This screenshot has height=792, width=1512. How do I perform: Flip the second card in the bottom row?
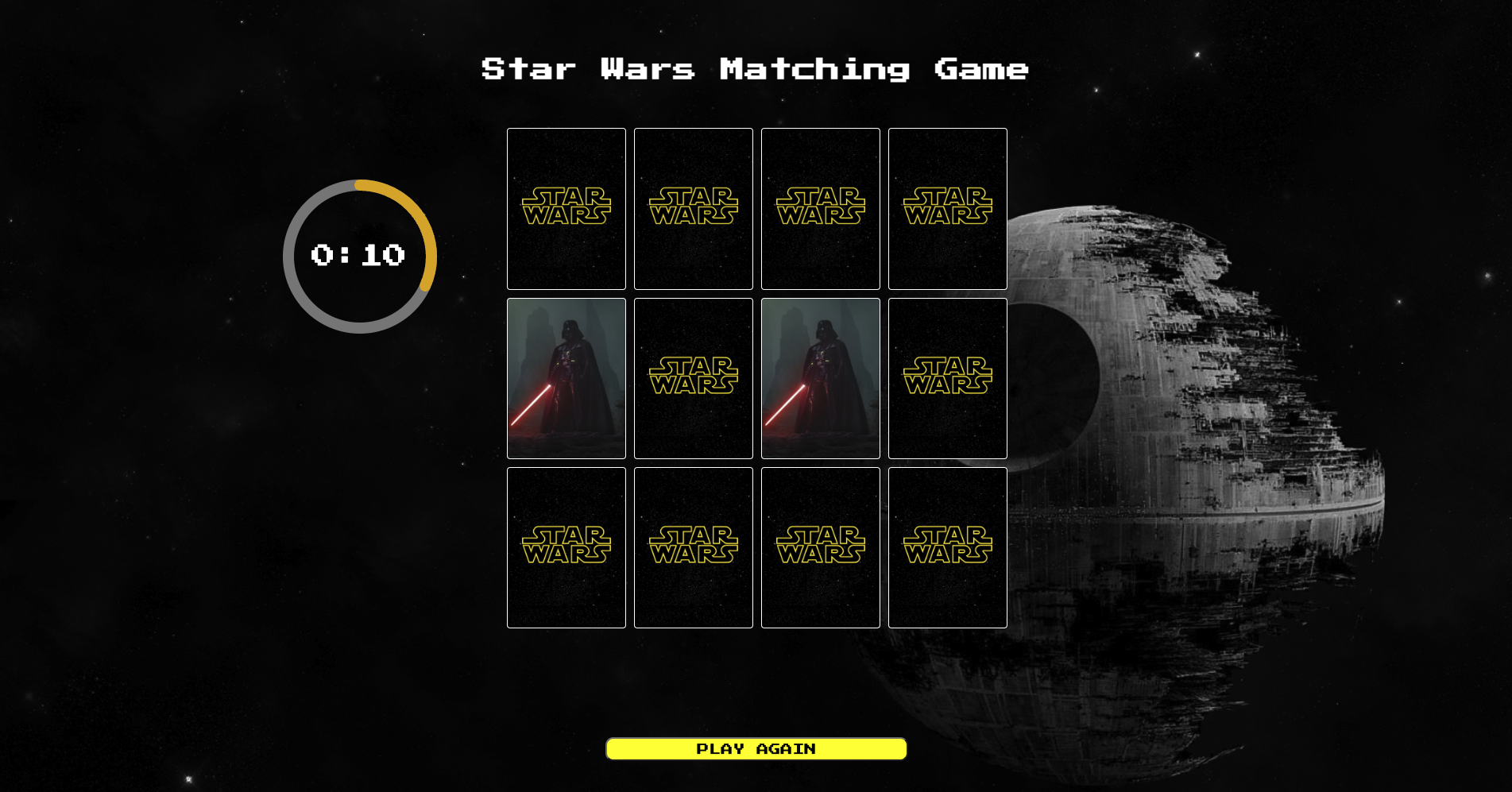coord(693,547)
